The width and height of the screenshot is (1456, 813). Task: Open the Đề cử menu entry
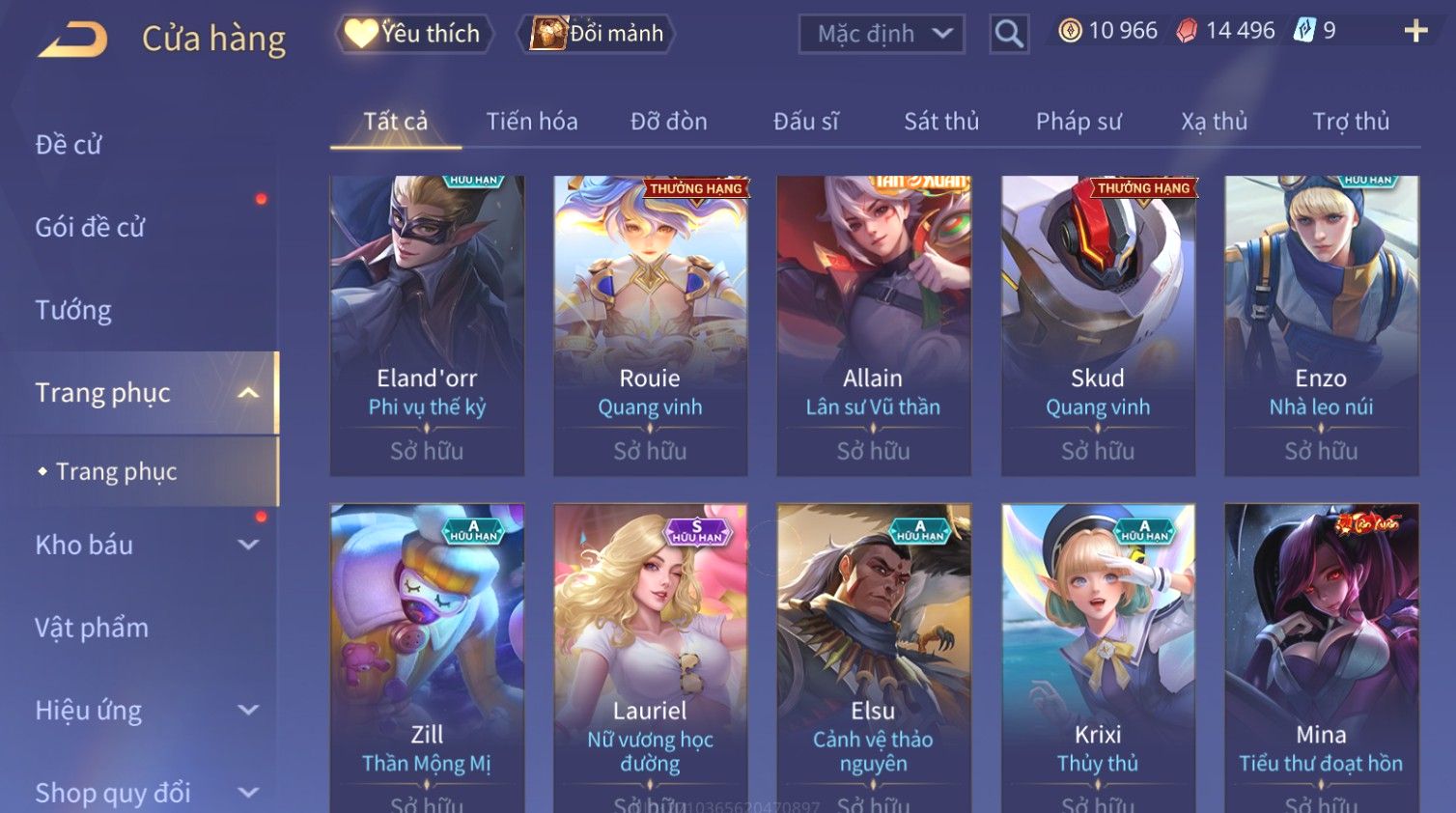click(69, 145)
